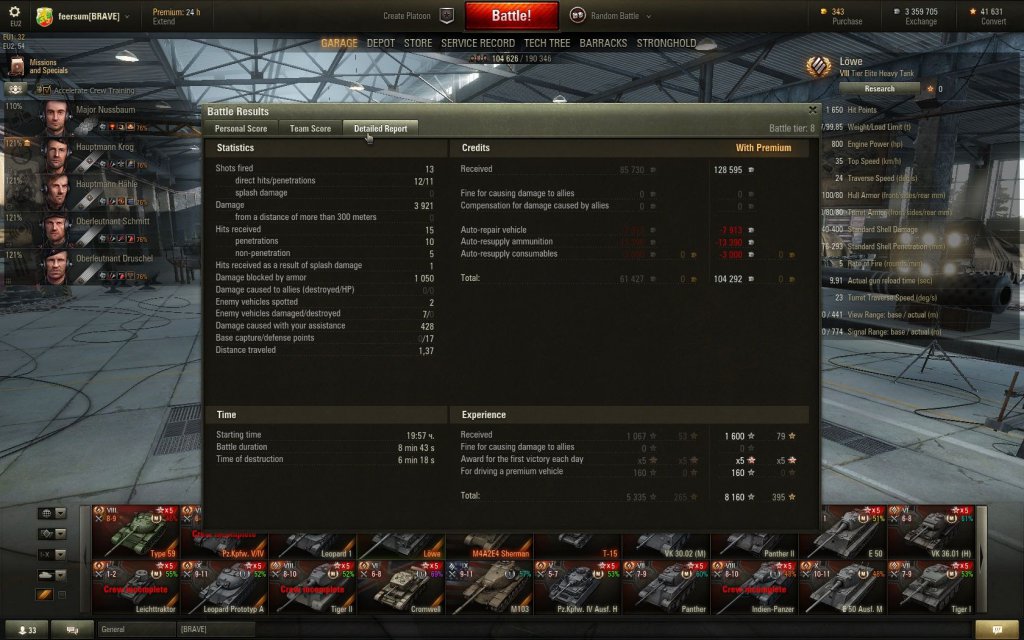Screen dimensions: 1024x640
Task: Open the Depot section
Action: (x=380, y=43)
